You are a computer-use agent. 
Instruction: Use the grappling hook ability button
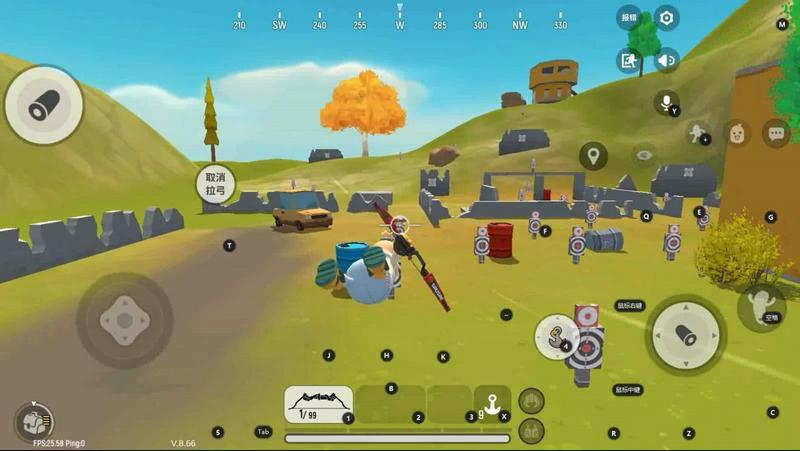click(554, 336)
